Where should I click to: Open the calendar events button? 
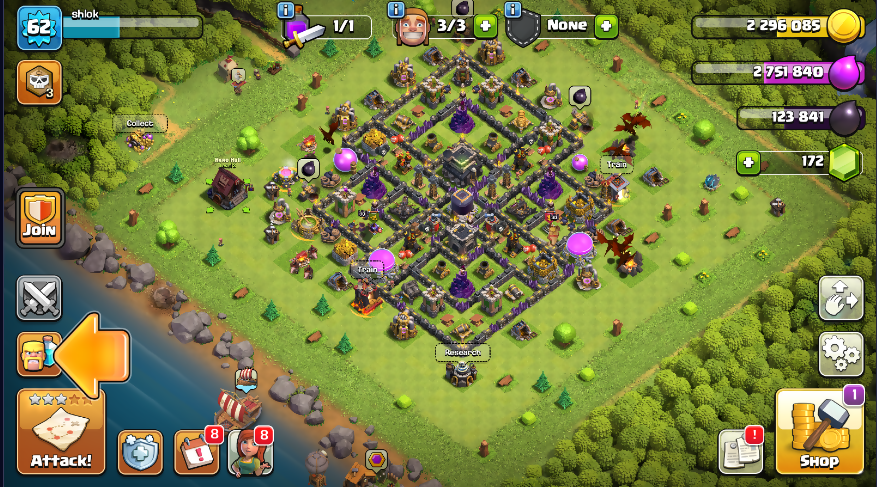(196, 452)
